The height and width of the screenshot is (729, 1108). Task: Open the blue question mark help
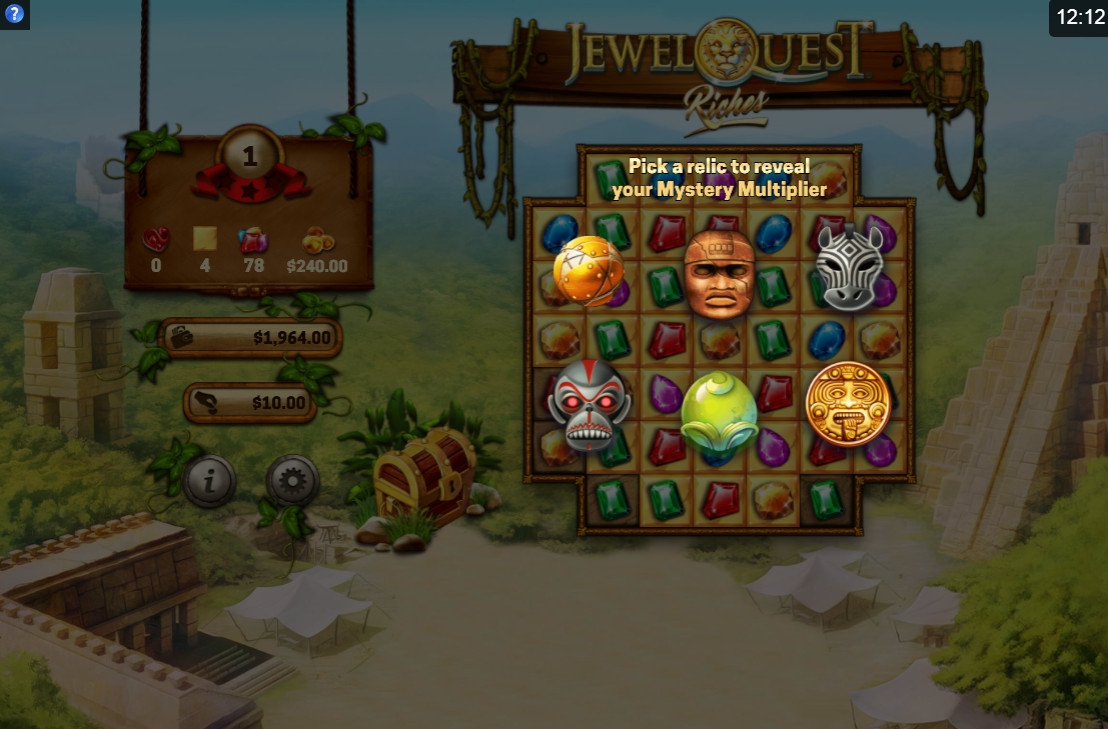(x=14, y=14)
